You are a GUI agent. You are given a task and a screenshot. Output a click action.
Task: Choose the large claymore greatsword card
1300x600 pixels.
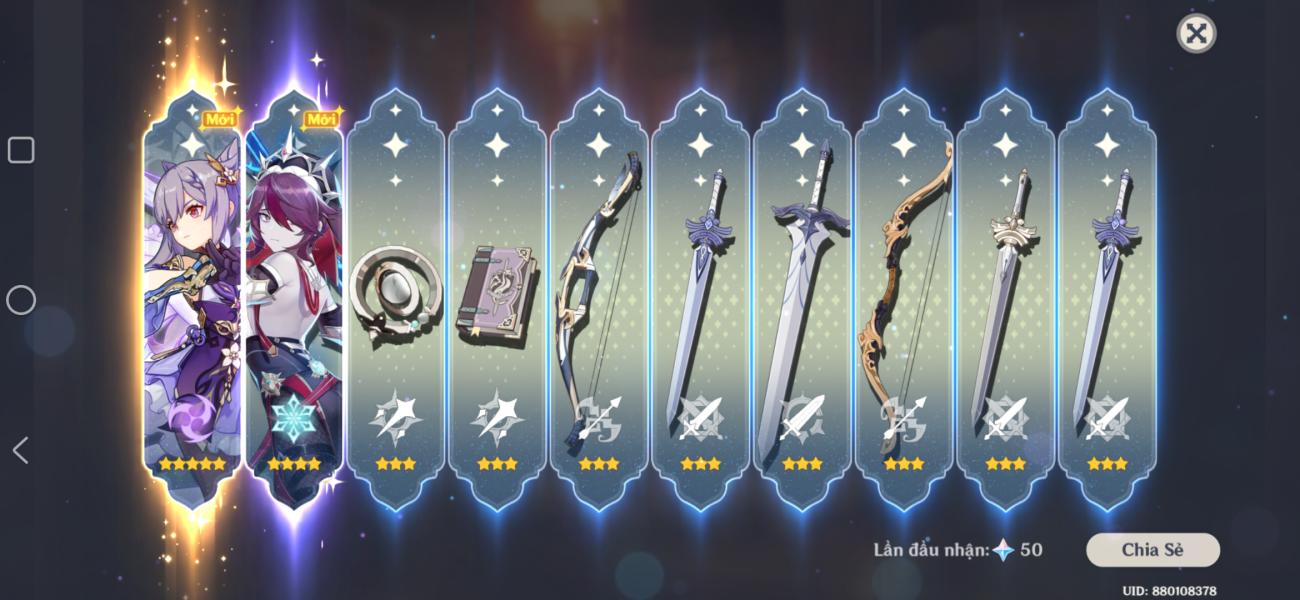click(x=803, y=300)
